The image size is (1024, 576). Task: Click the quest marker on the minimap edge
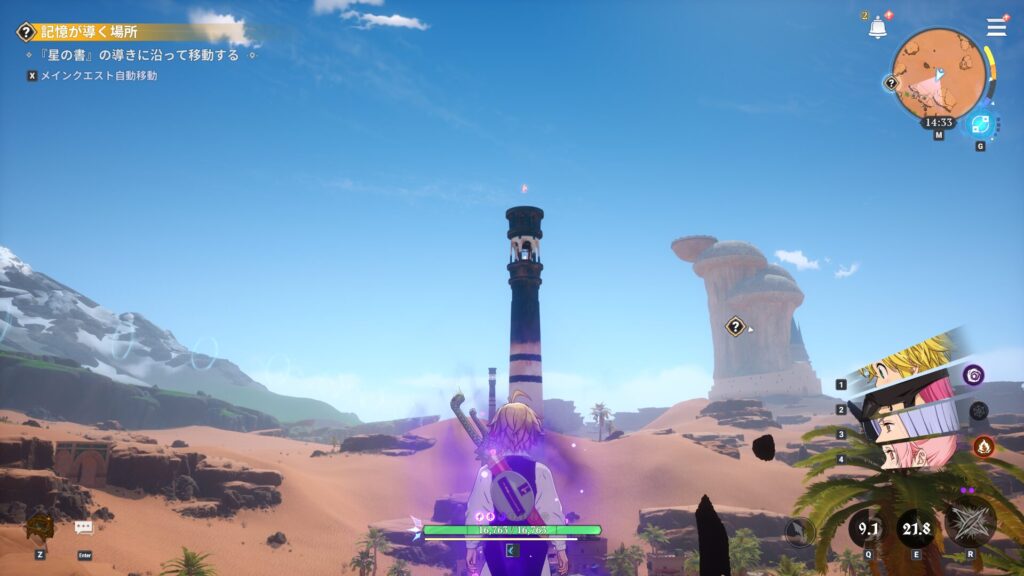point(892,83)
